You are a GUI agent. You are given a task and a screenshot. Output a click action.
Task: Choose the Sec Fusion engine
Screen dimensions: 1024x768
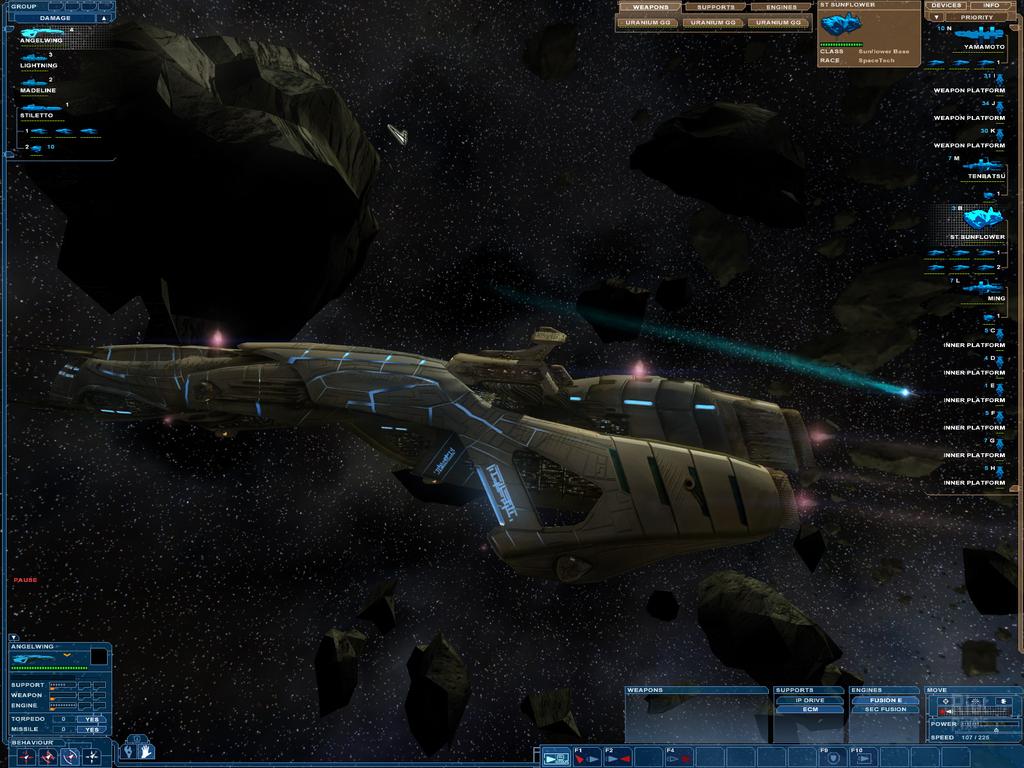coord(885,709)
